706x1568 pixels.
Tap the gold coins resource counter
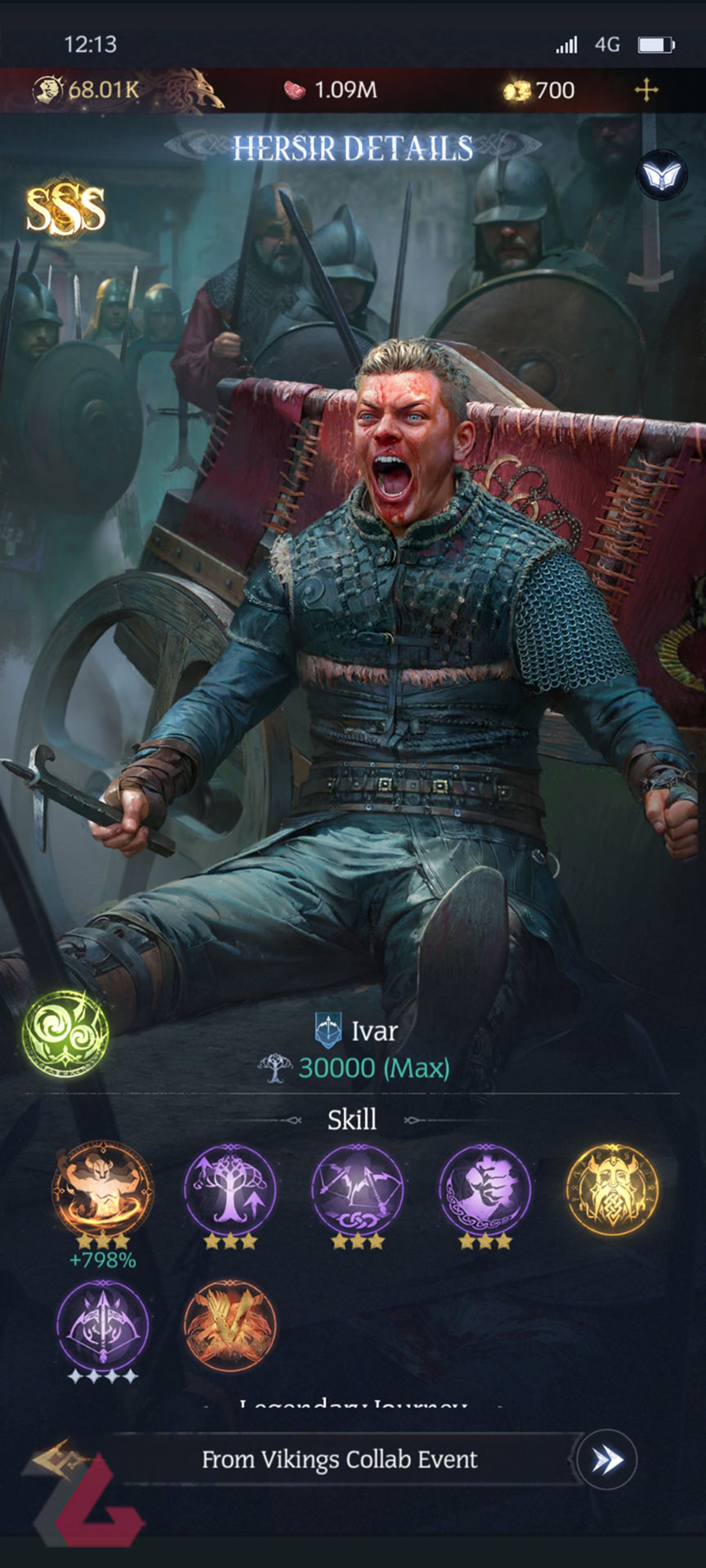(x=542, y=90)
